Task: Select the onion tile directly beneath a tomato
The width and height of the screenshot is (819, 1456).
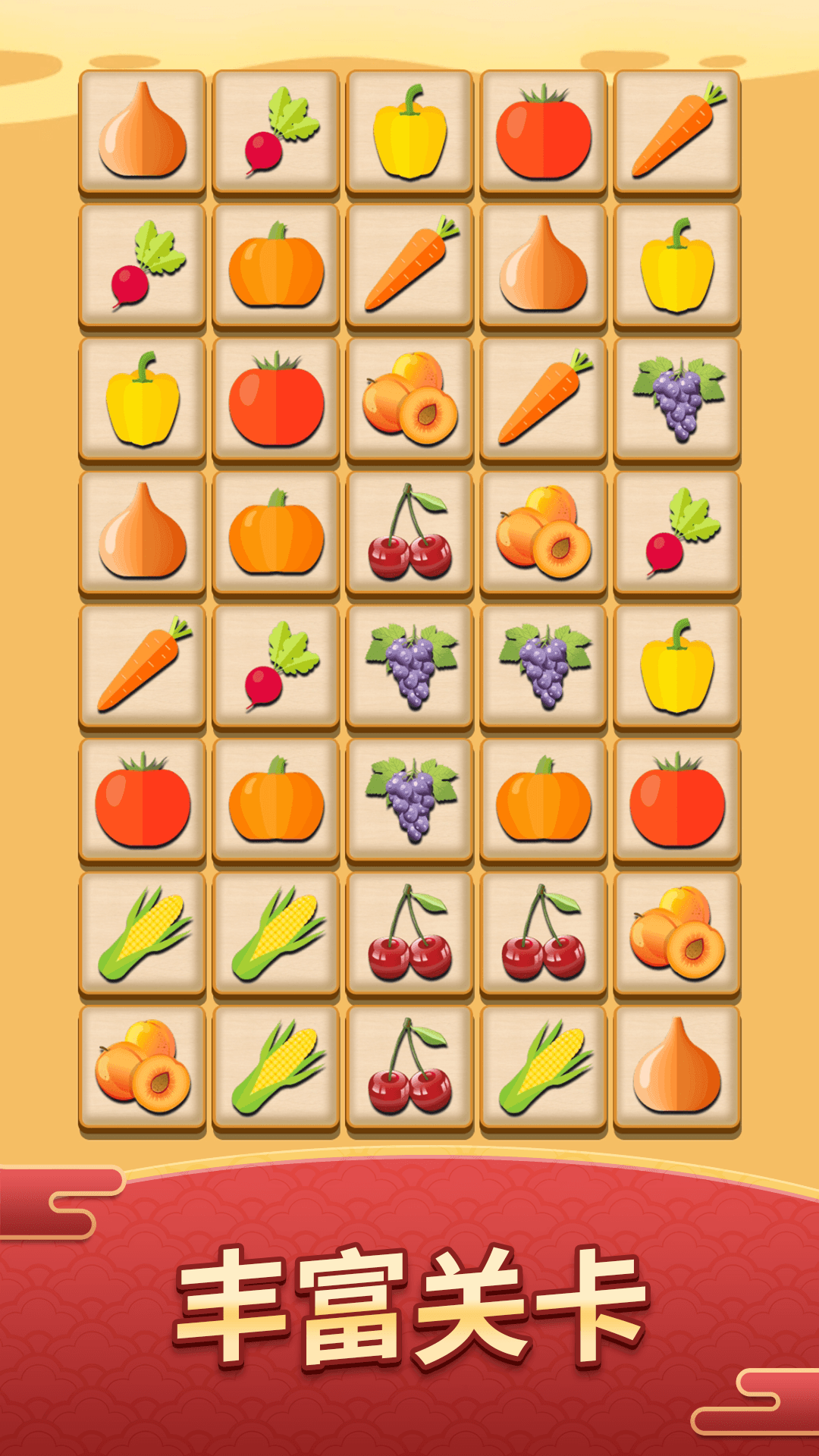Action: coord(544,265)
